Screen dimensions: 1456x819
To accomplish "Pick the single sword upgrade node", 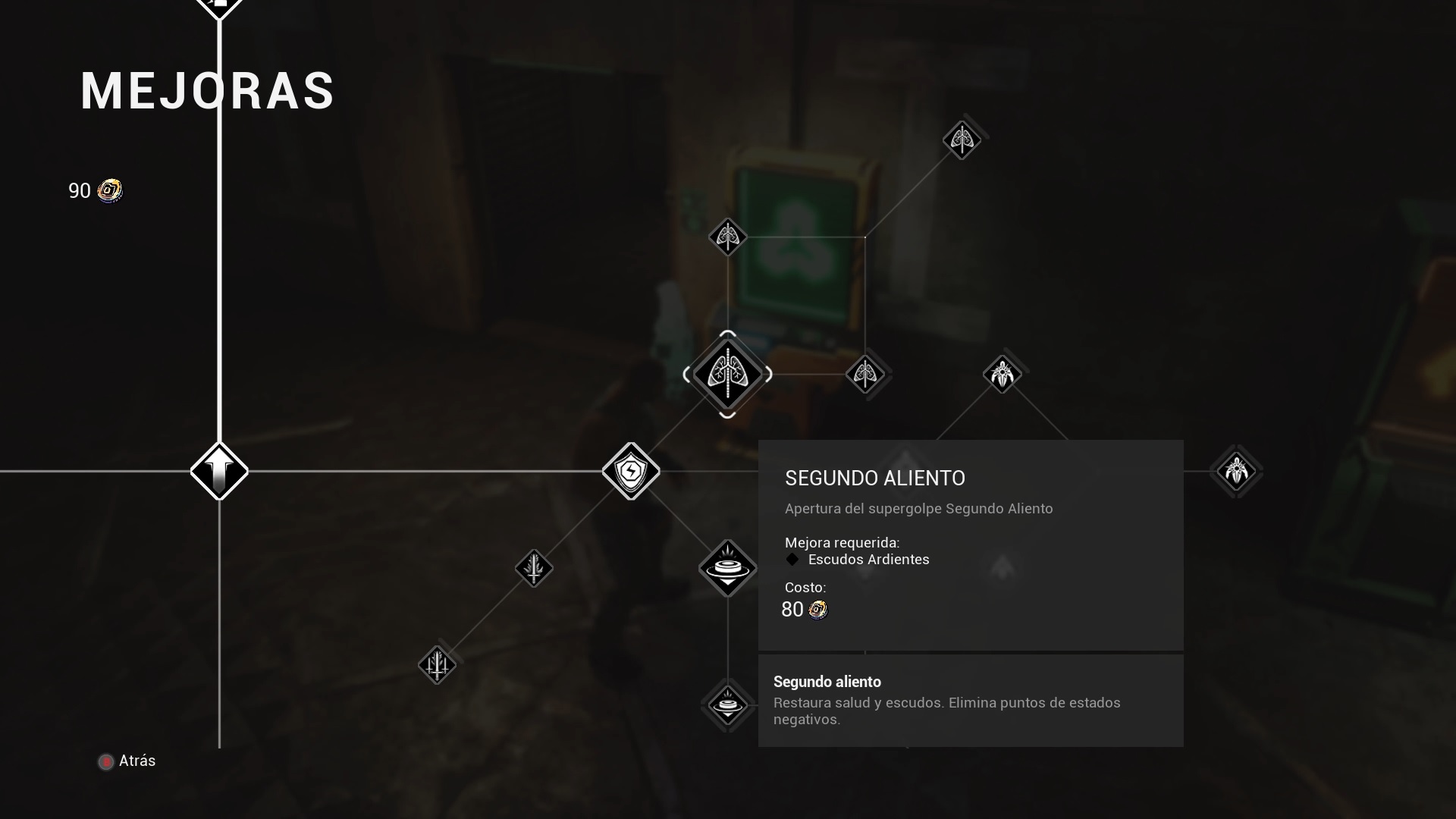I will 534,568.
